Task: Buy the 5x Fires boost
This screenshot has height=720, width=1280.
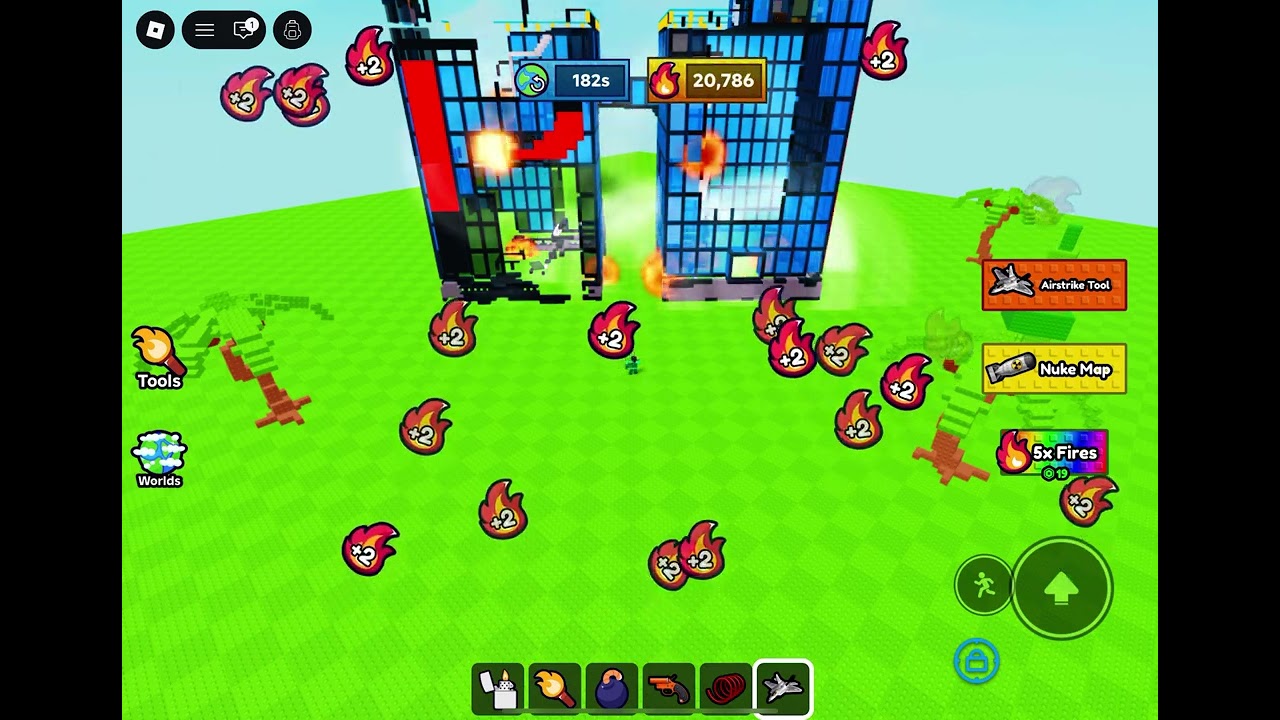Action: [1054, 454]
